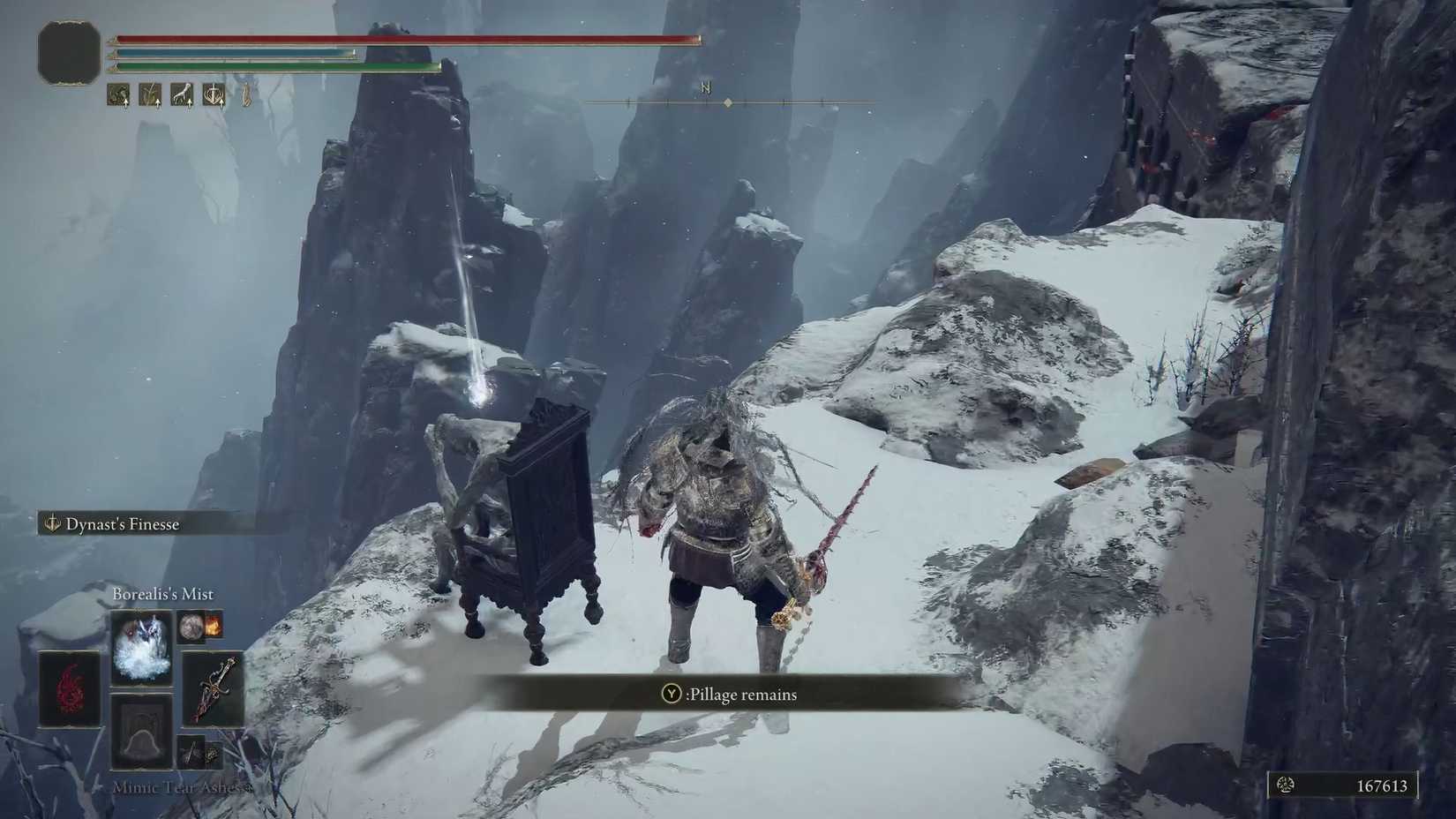Select the sword-emblem buff icon top left

214,94
